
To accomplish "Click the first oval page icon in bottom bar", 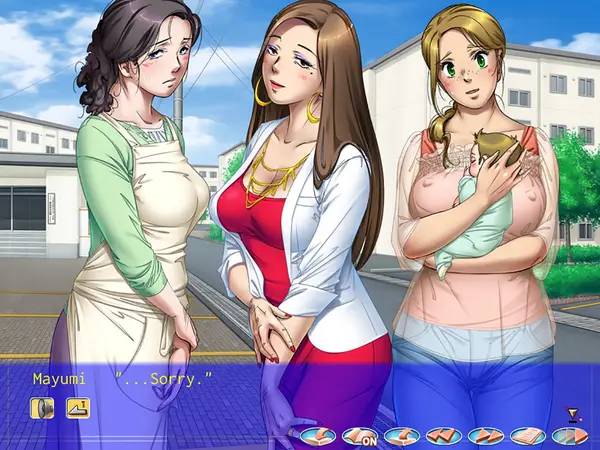I will coord(317,436).
